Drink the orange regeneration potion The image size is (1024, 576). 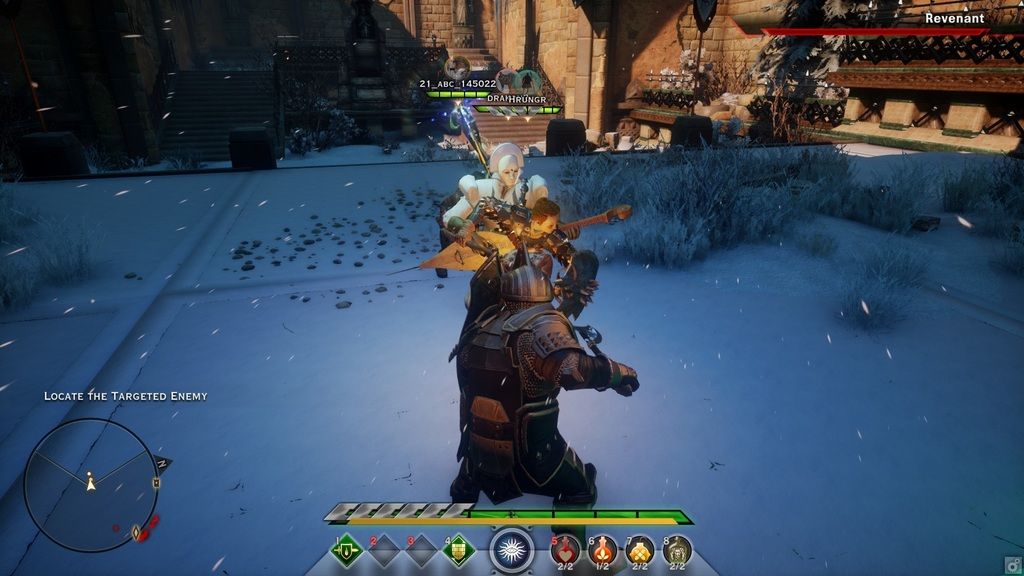coord(602,549)
